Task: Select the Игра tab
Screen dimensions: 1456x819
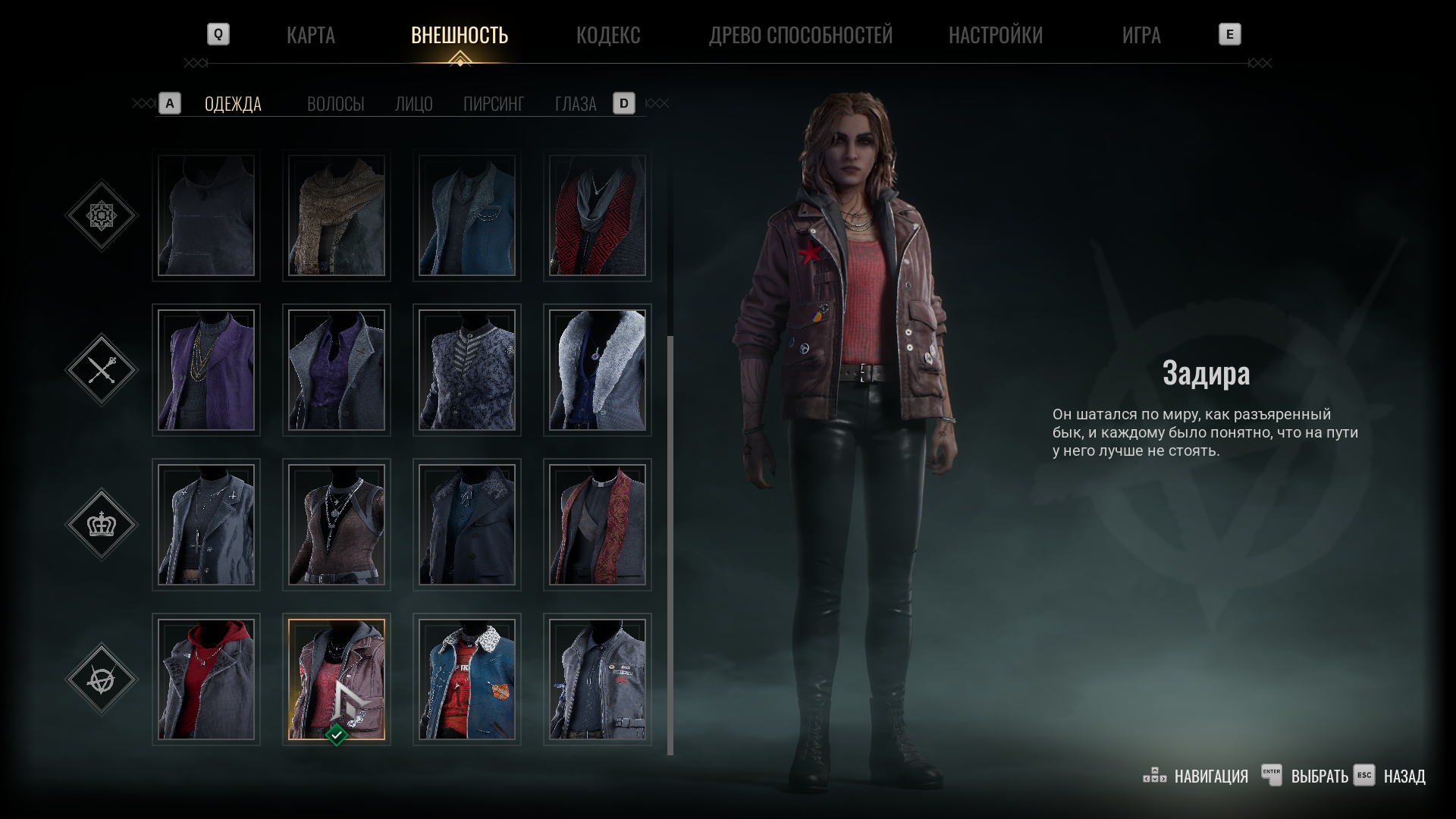Action: 1141,35
